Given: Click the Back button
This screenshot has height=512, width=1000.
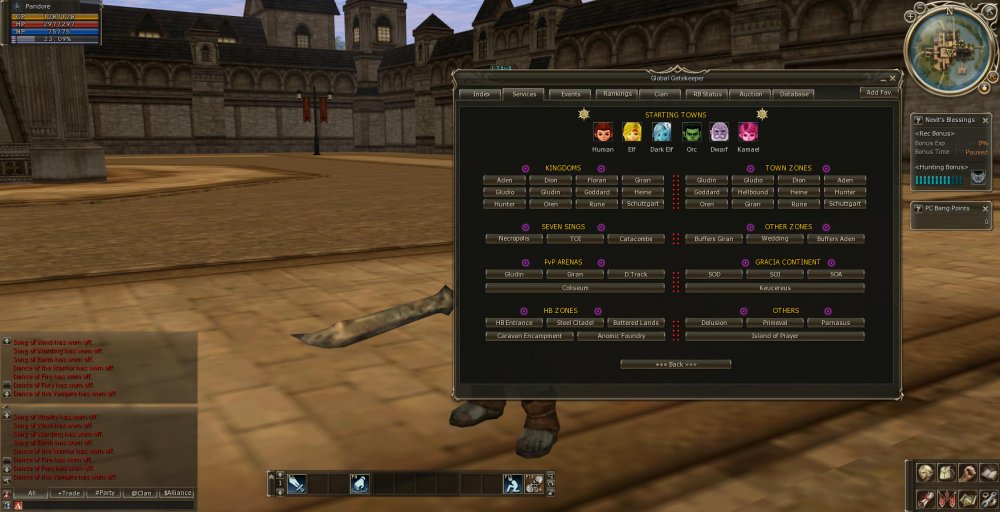Looking at the screenshot, I should point(675,364).
